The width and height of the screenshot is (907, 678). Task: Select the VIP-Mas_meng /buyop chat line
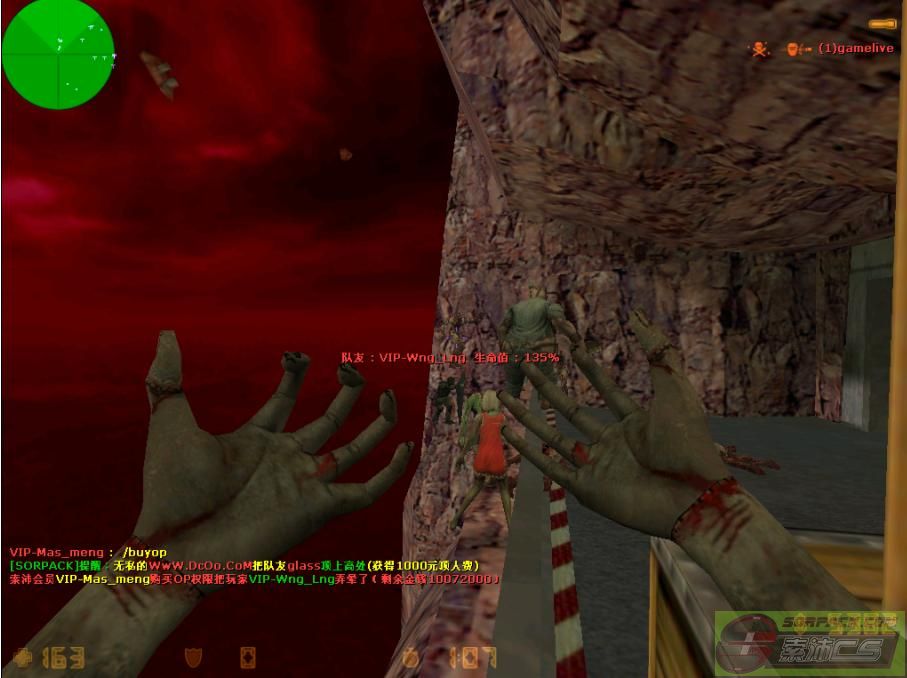pos(88,552)
